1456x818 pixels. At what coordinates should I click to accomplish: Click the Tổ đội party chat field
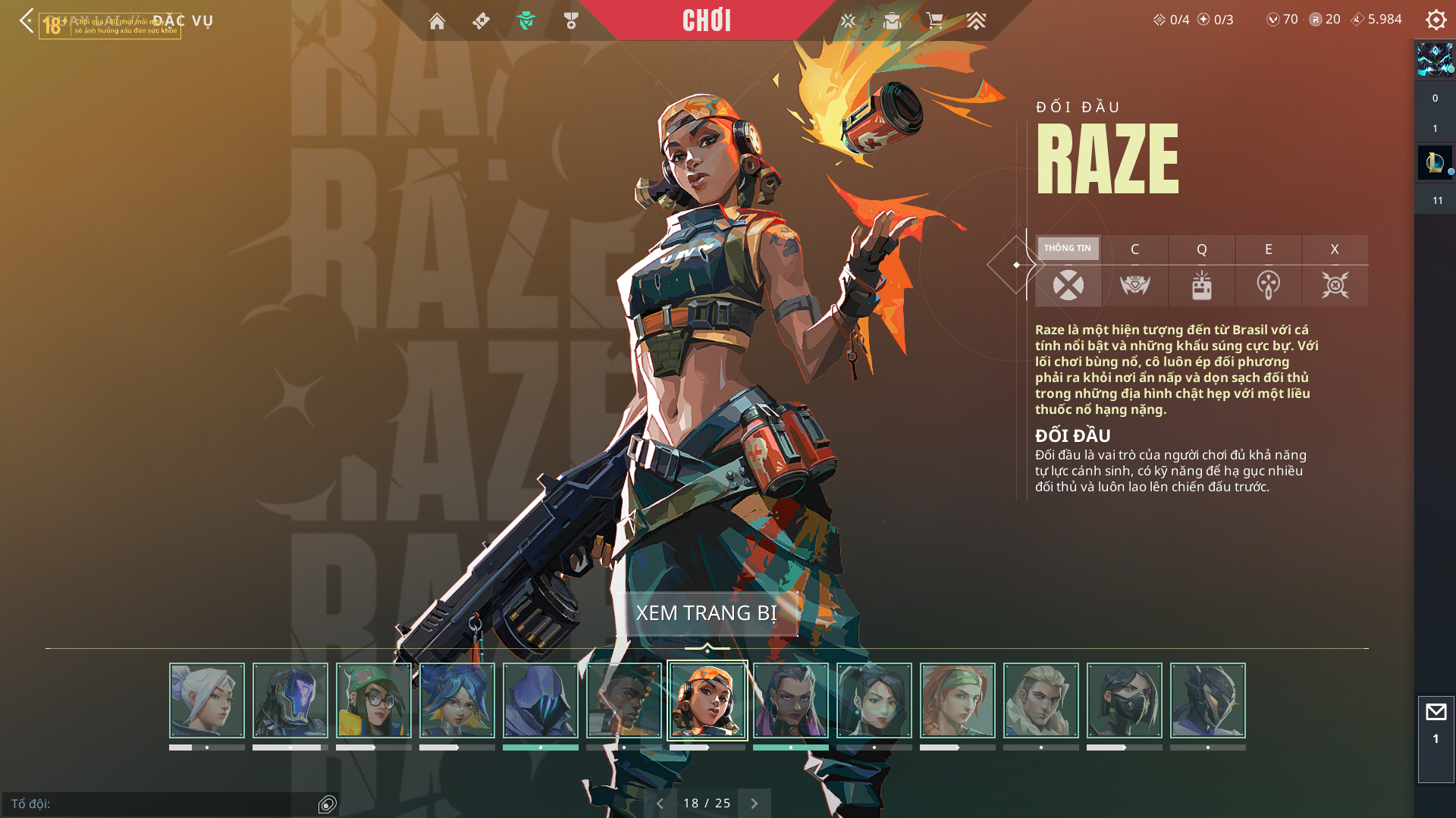click(159, 804)
